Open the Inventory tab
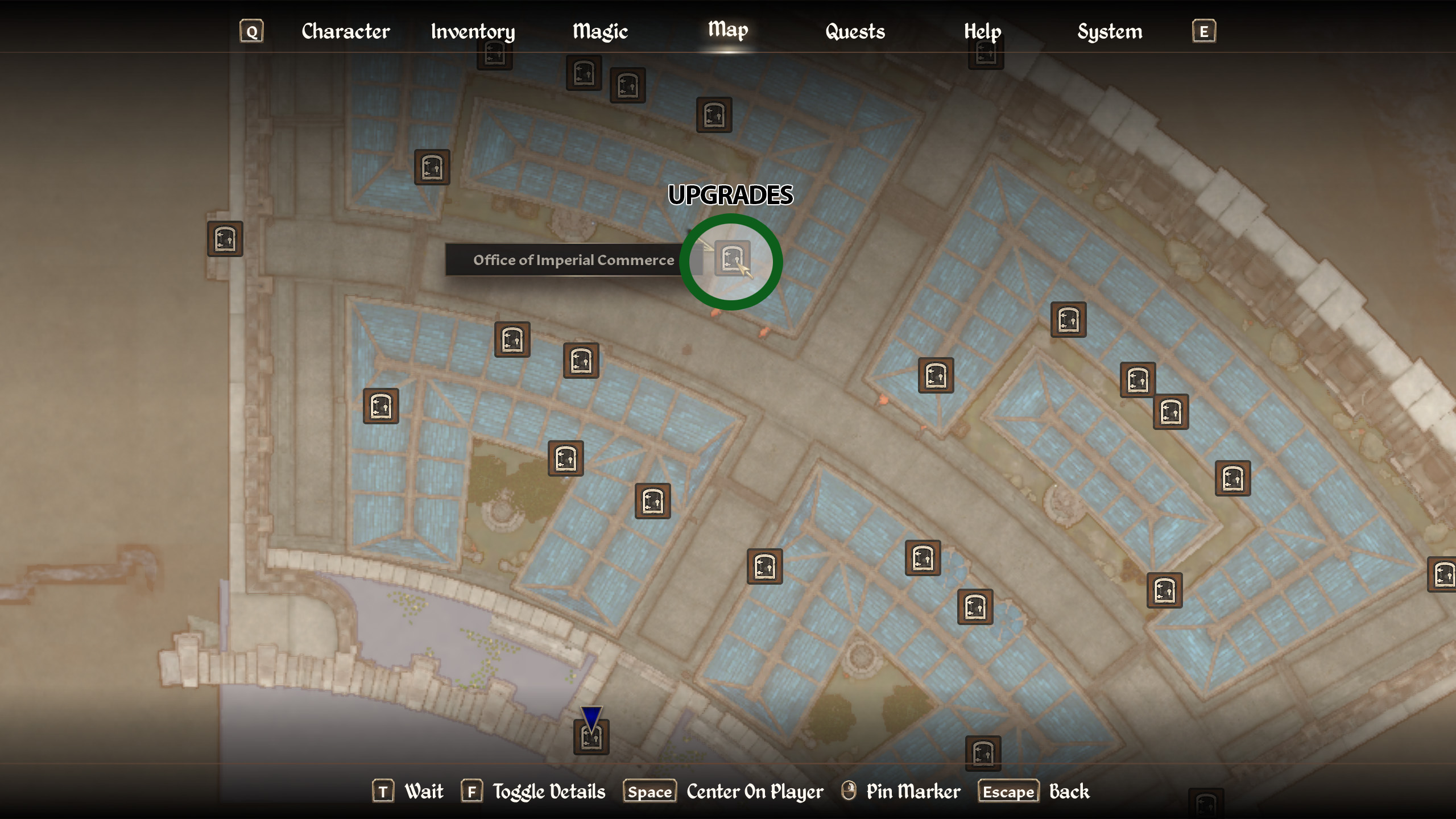 [472, 31]
